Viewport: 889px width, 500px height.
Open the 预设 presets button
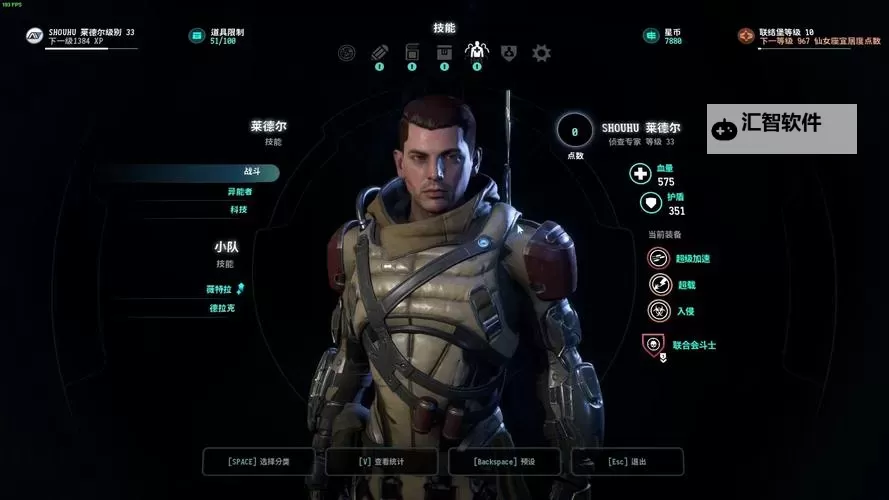click(505, 461)
